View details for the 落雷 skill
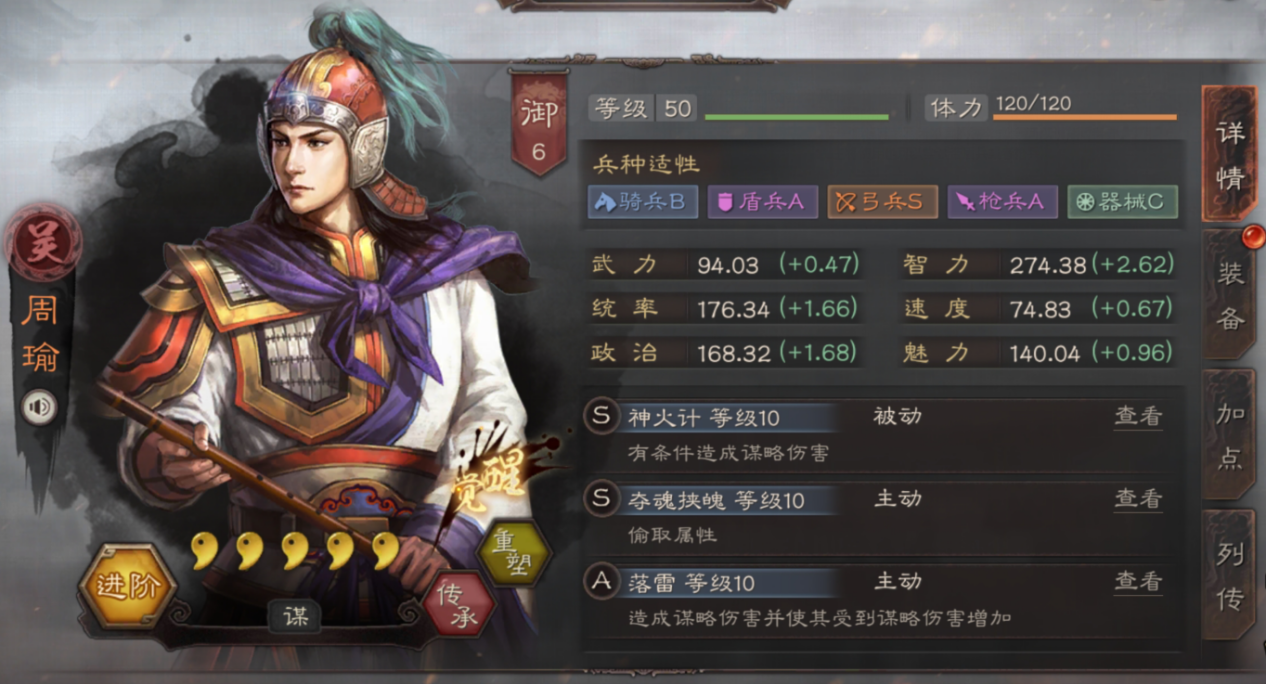1266x684 pixels. (1138, 581)
